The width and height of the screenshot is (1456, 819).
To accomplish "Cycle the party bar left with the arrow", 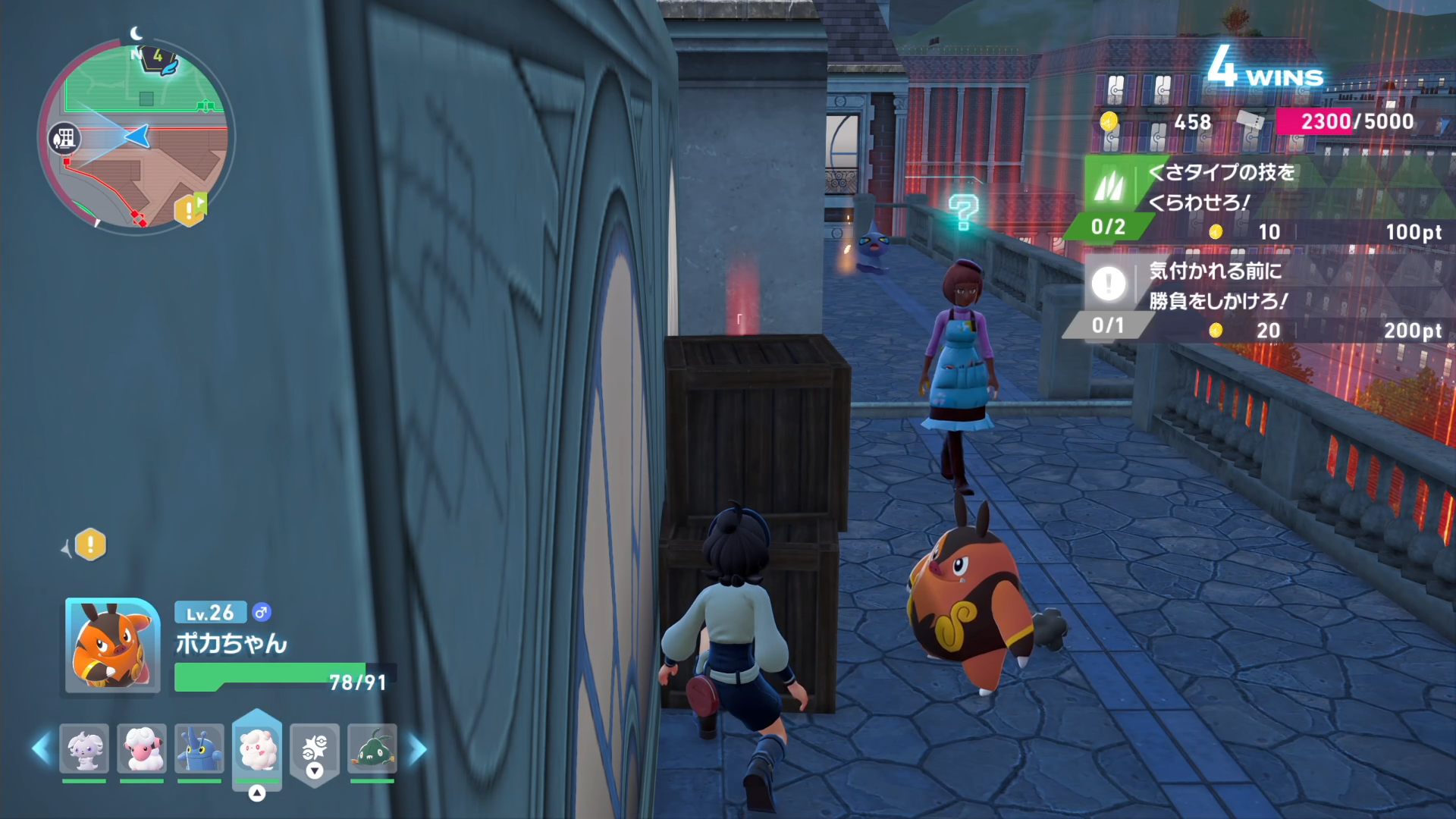I will click(42, 748).
